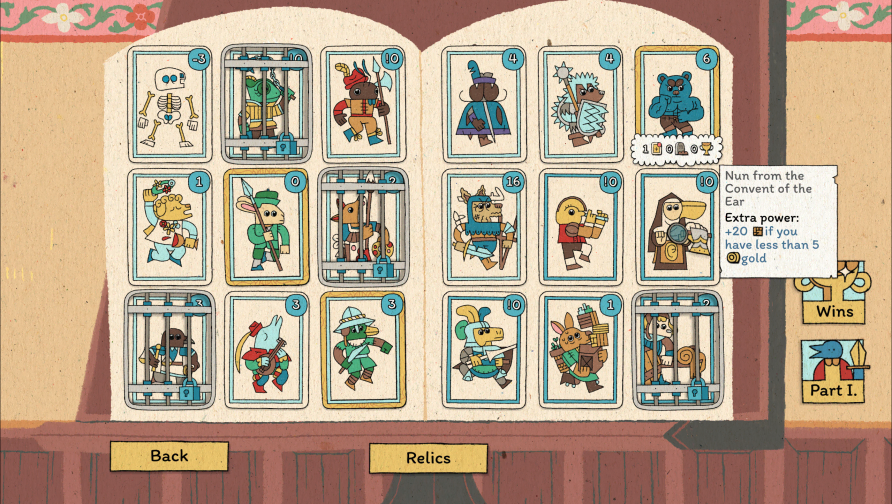Go back using the Back button

169,456
